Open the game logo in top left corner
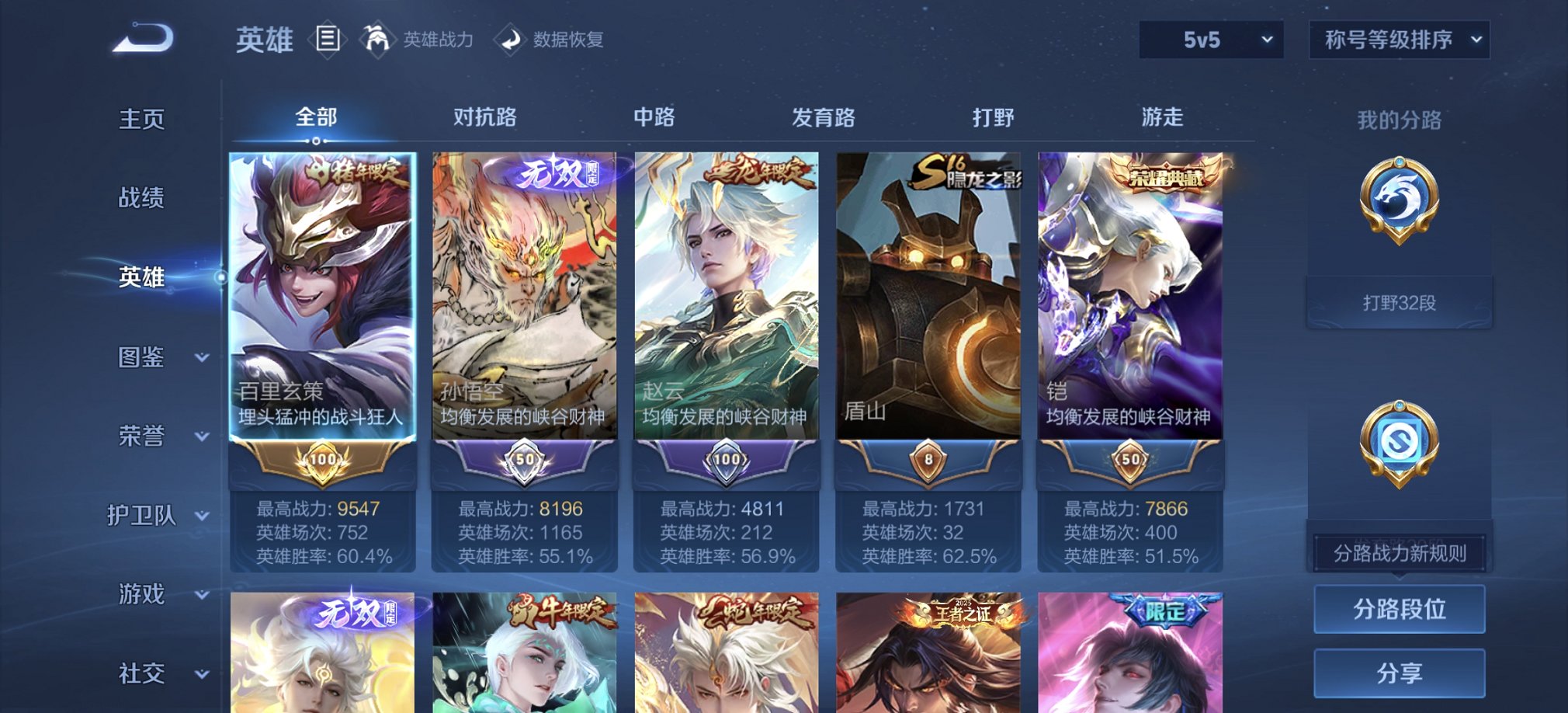 click(144, 37)
